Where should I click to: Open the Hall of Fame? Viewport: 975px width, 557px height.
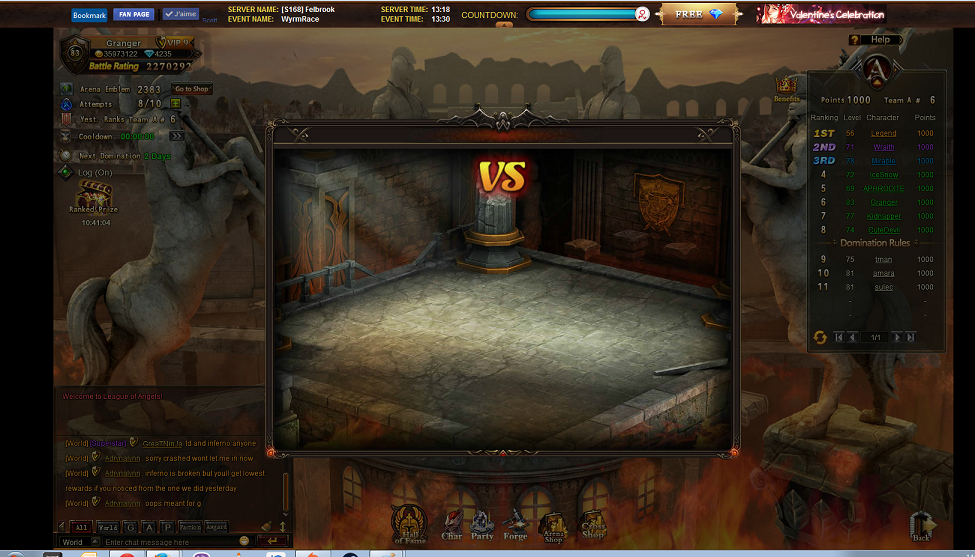tap(409, 523)
